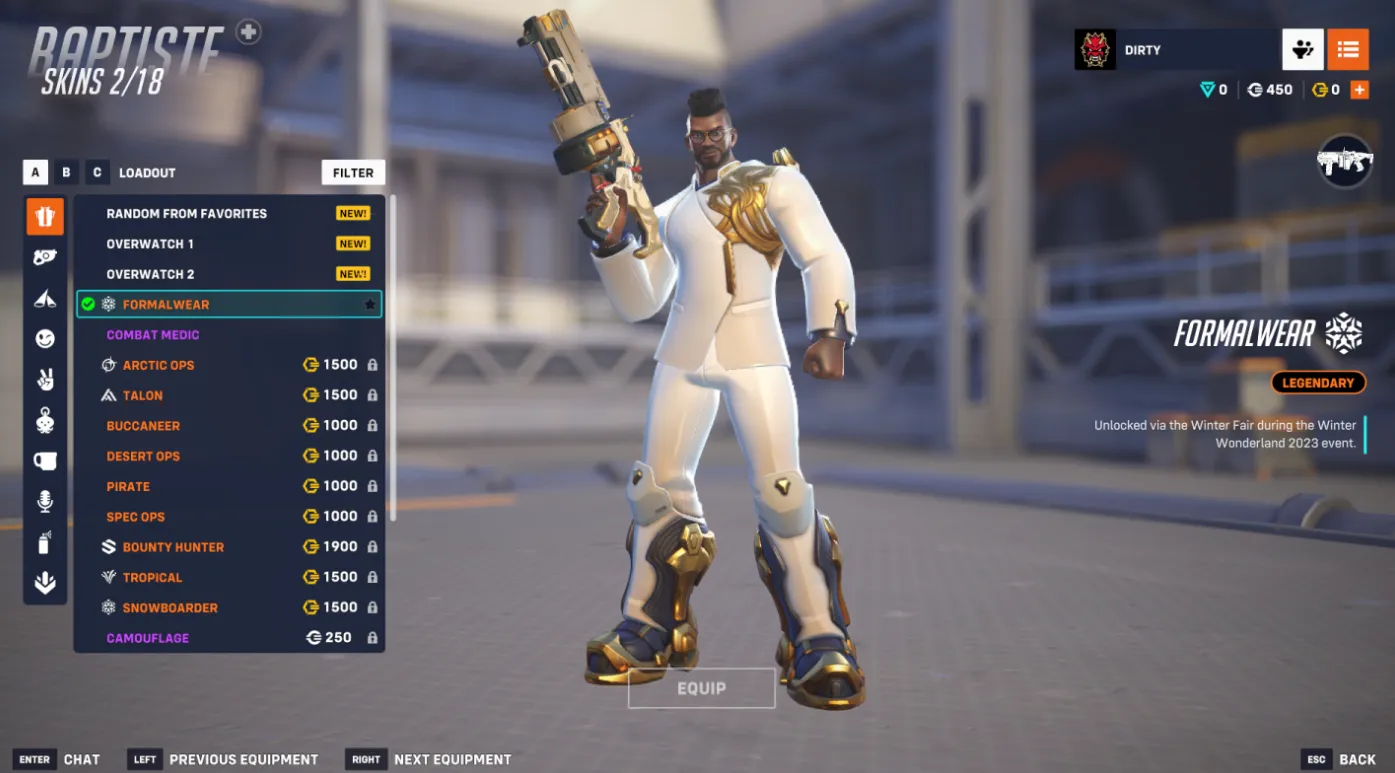Toggle the favorite star on Formalwear skin
Viewport: 1395px width, 773px height.
[x=370, y=304]
